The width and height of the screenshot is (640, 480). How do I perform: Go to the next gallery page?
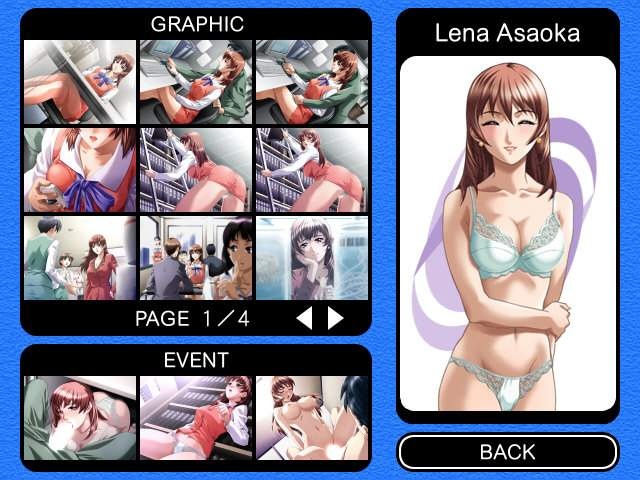pyautogui.click(x=336, y=319)
